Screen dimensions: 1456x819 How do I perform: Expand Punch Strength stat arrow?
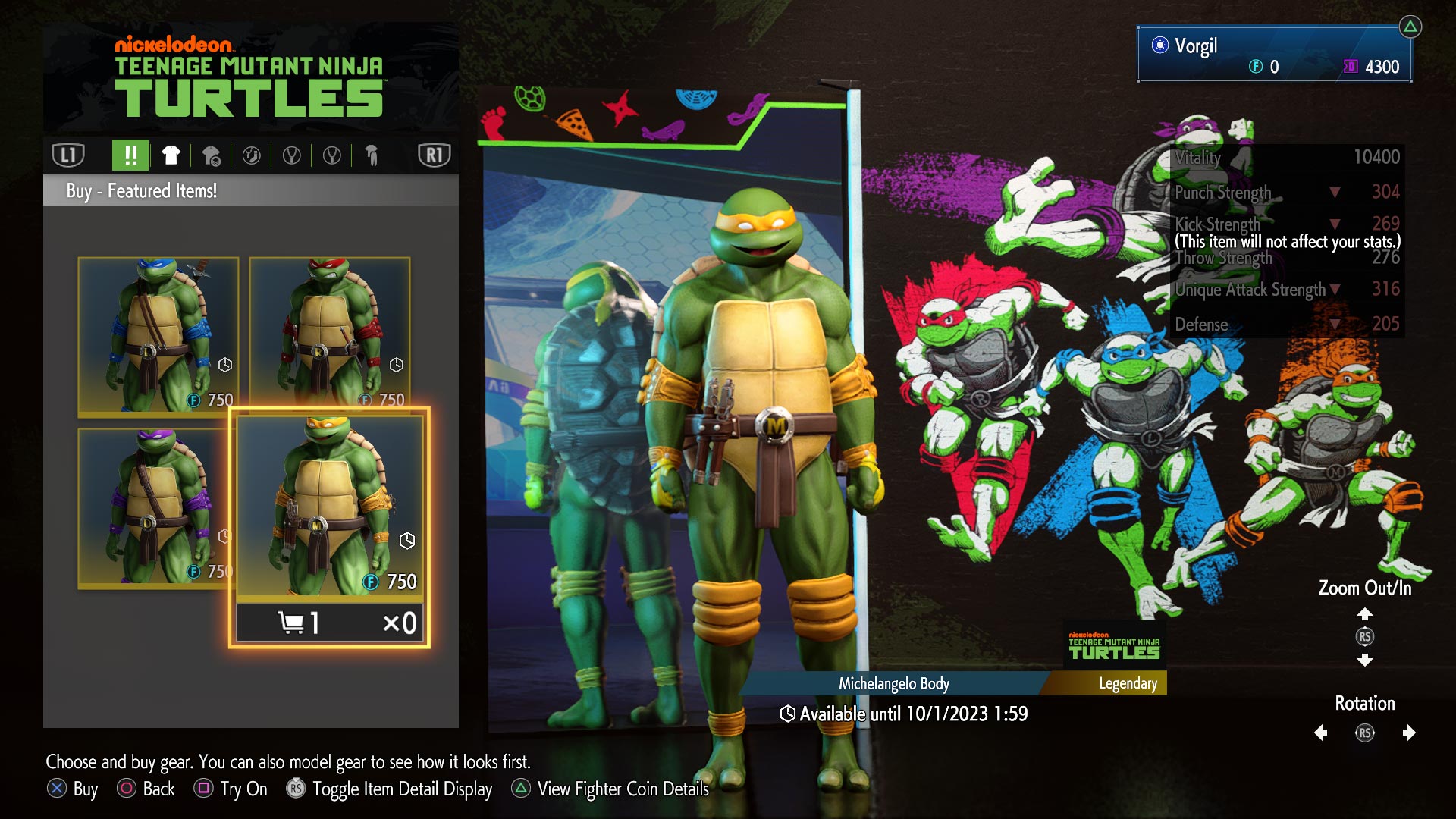1335,193
